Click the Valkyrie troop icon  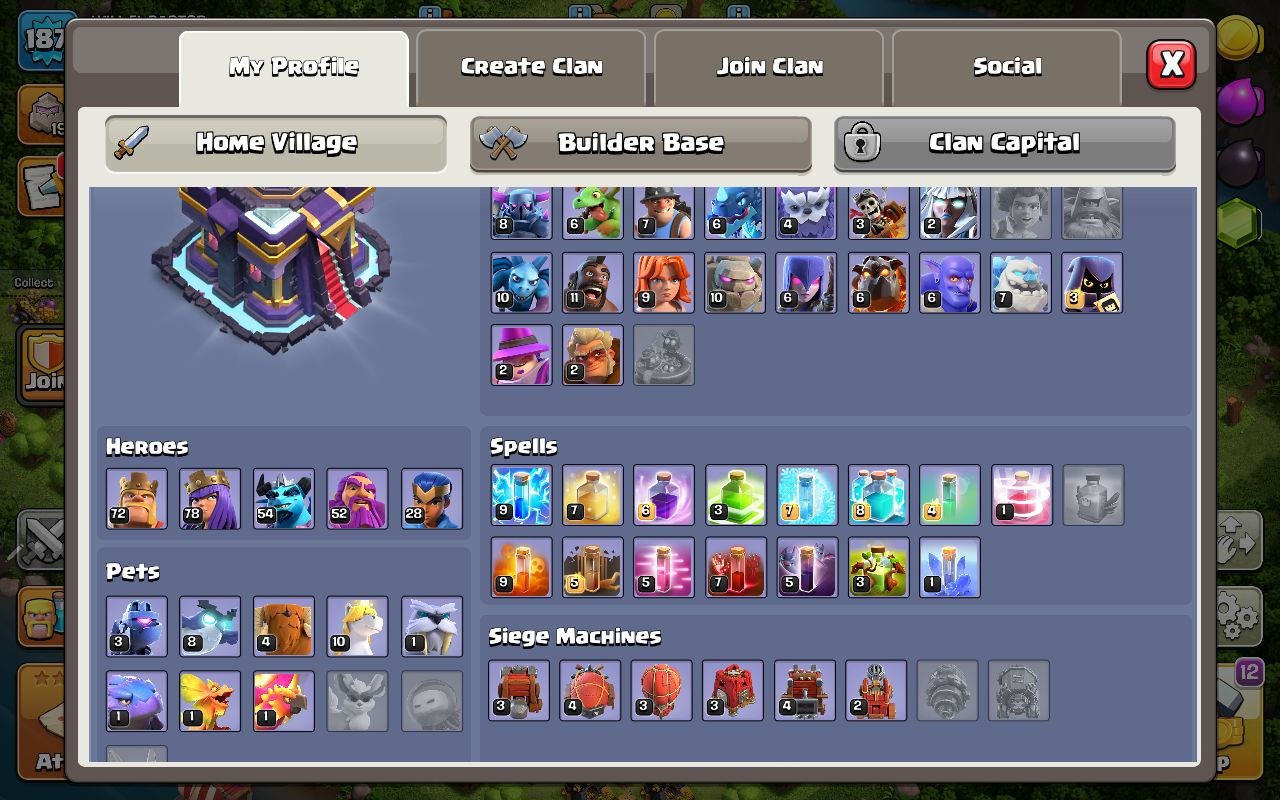pos(664,282)
